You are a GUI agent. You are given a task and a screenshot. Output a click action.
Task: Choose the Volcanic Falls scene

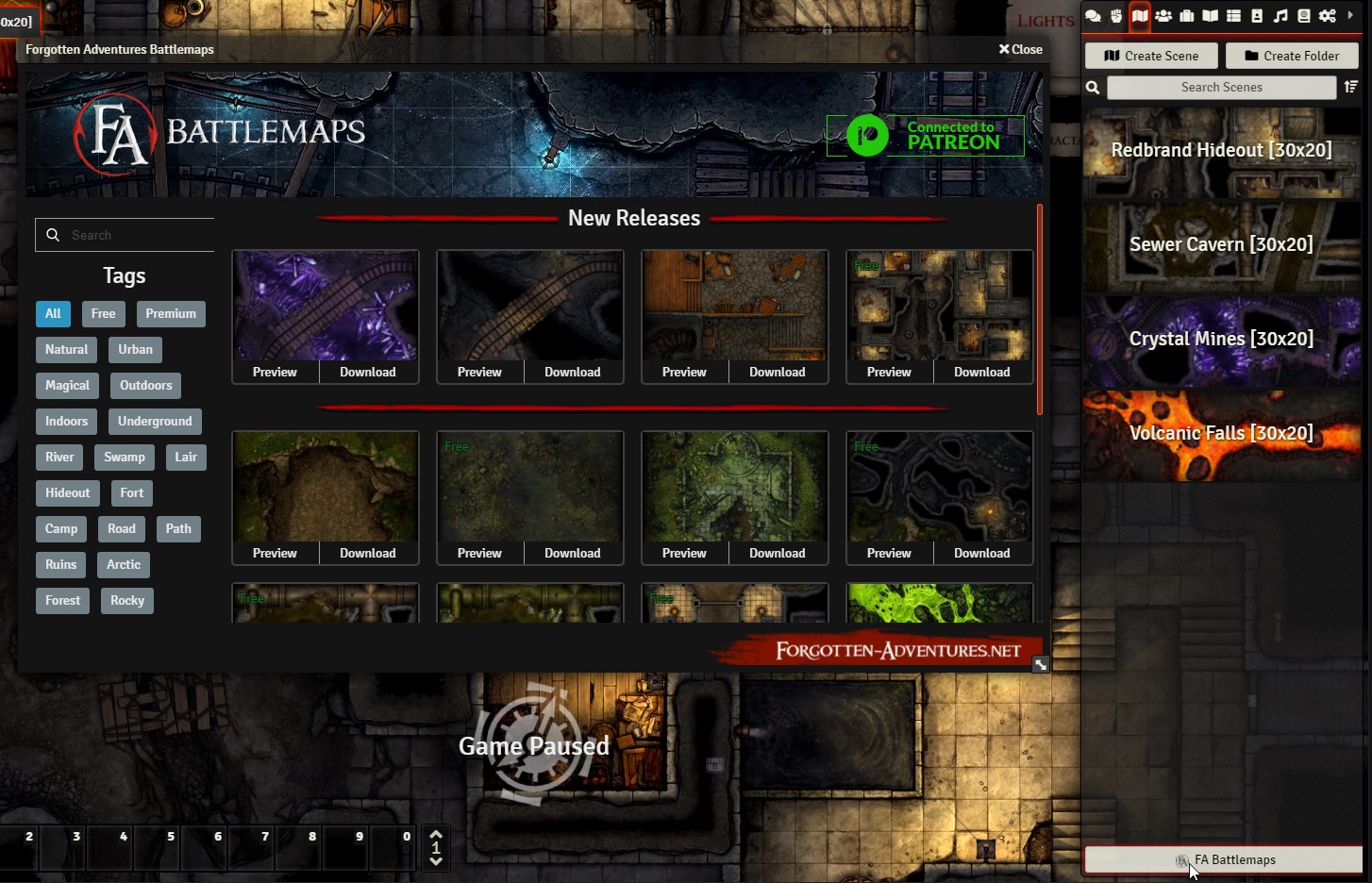click(x=1221, y=434)
